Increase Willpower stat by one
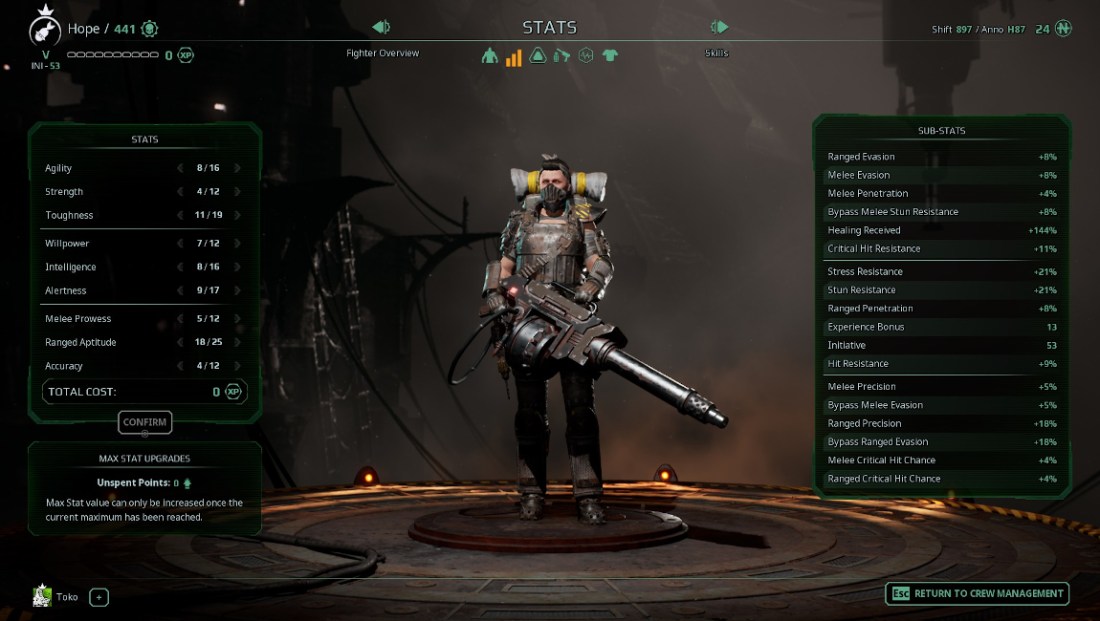This screenshot has height=621, width=1100. [237, 244]
